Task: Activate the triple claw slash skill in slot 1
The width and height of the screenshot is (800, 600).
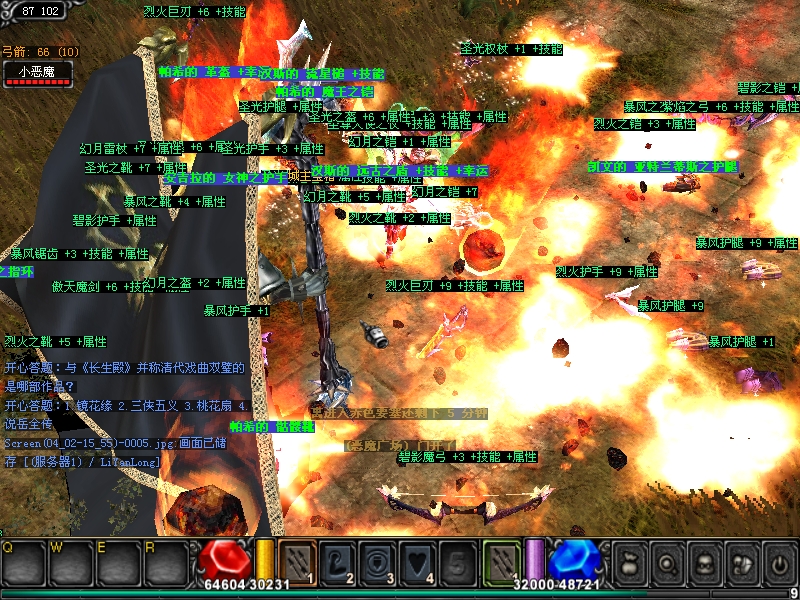Action: (298, 562)
